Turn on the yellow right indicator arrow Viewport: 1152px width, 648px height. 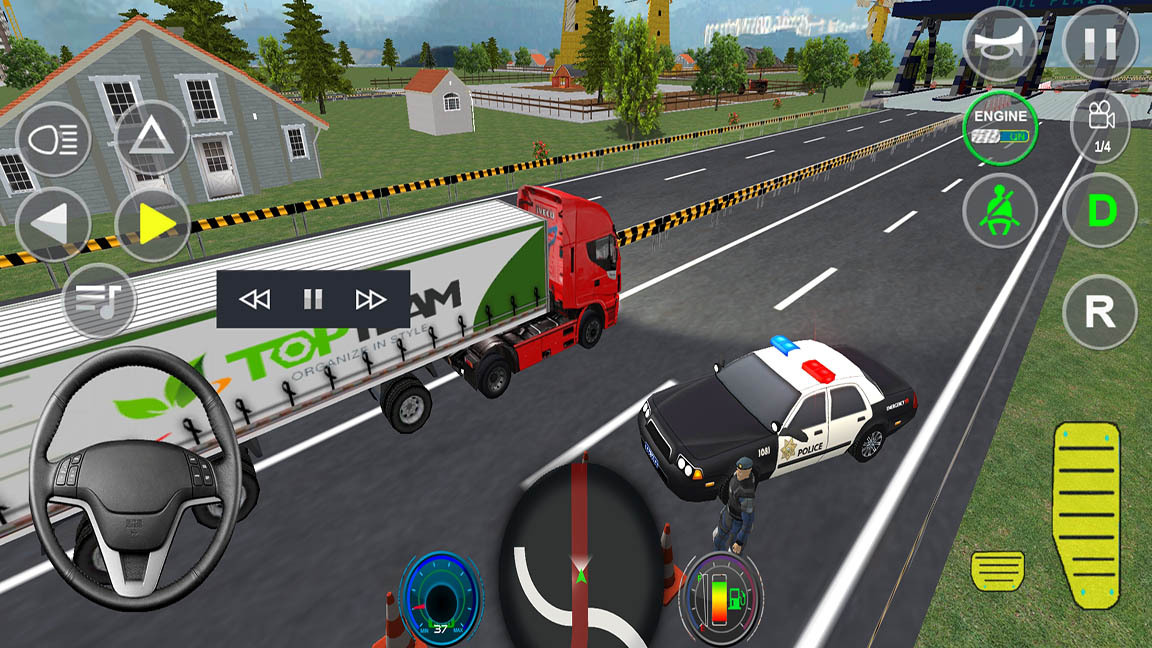click(x=153, y=224)
